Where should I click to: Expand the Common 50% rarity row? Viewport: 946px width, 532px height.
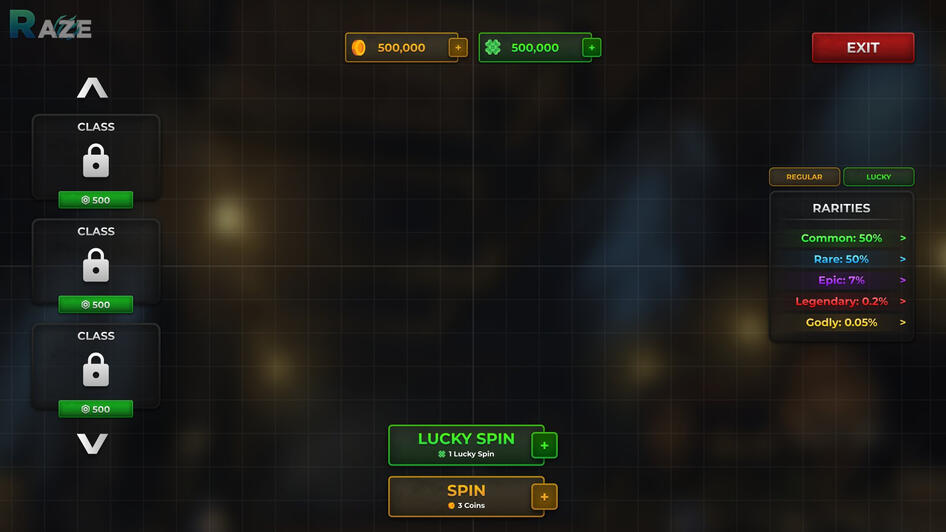(x=903, y=238)
